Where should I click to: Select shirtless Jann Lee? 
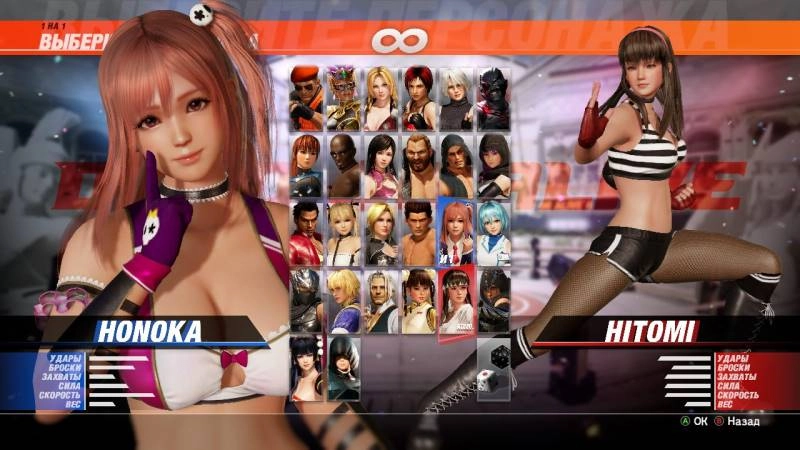(419, 232)
